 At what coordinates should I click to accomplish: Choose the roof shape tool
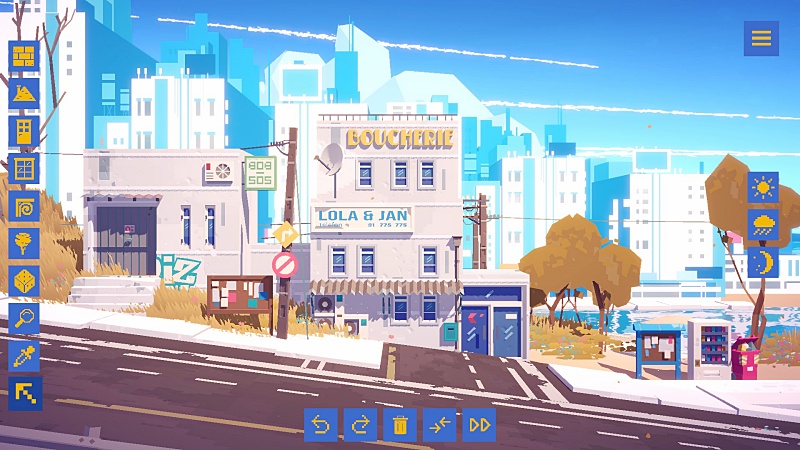tap(24, 93)
